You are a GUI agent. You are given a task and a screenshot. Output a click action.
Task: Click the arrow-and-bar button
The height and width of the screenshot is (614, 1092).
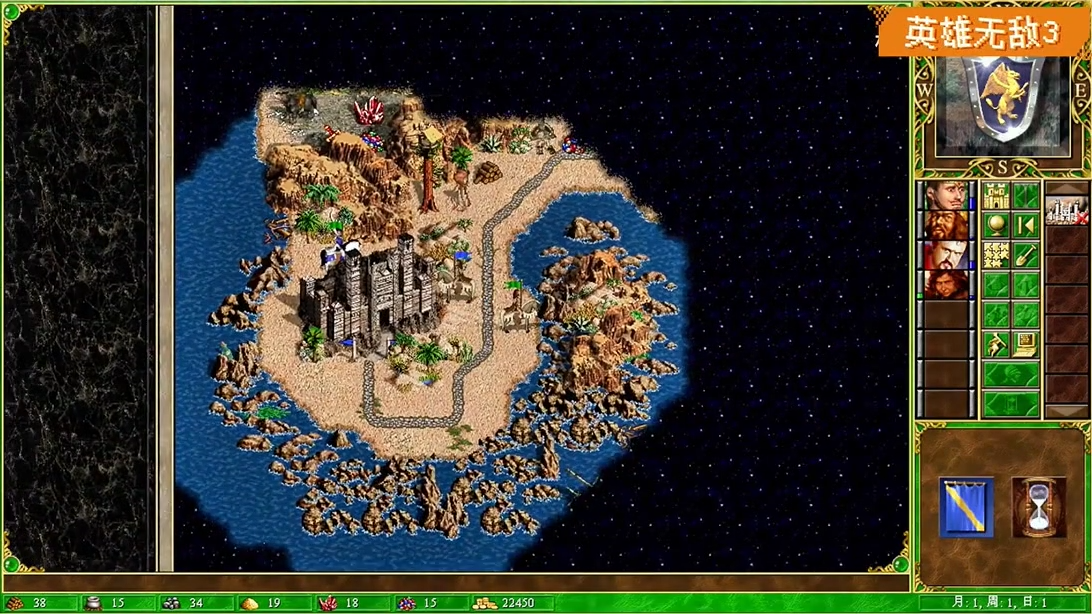click(x=1025, y=225)
